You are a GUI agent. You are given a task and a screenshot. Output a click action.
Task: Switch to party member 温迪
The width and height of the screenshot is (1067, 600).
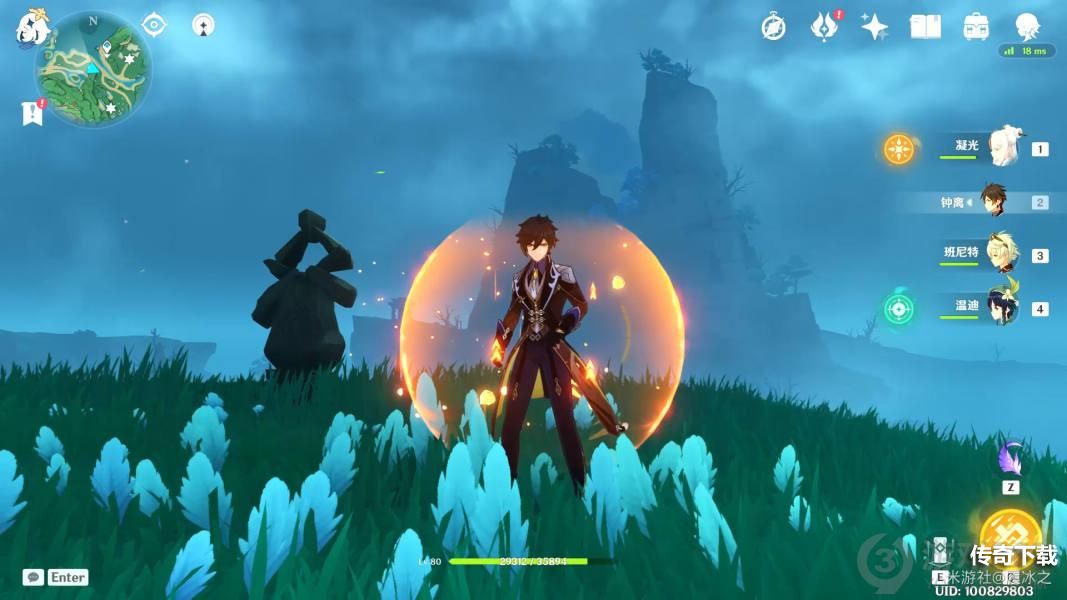coord(1002,308)
